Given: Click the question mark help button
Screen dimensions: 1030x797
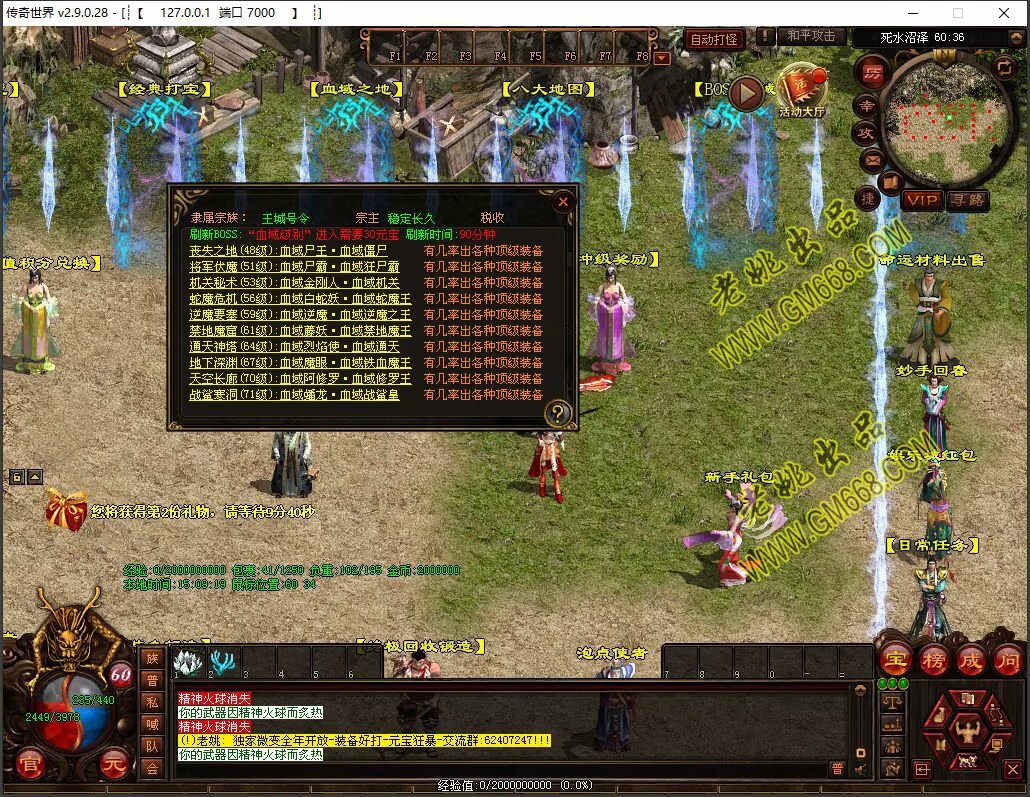Looking at the screenshot, I should [x=558, y=412].
